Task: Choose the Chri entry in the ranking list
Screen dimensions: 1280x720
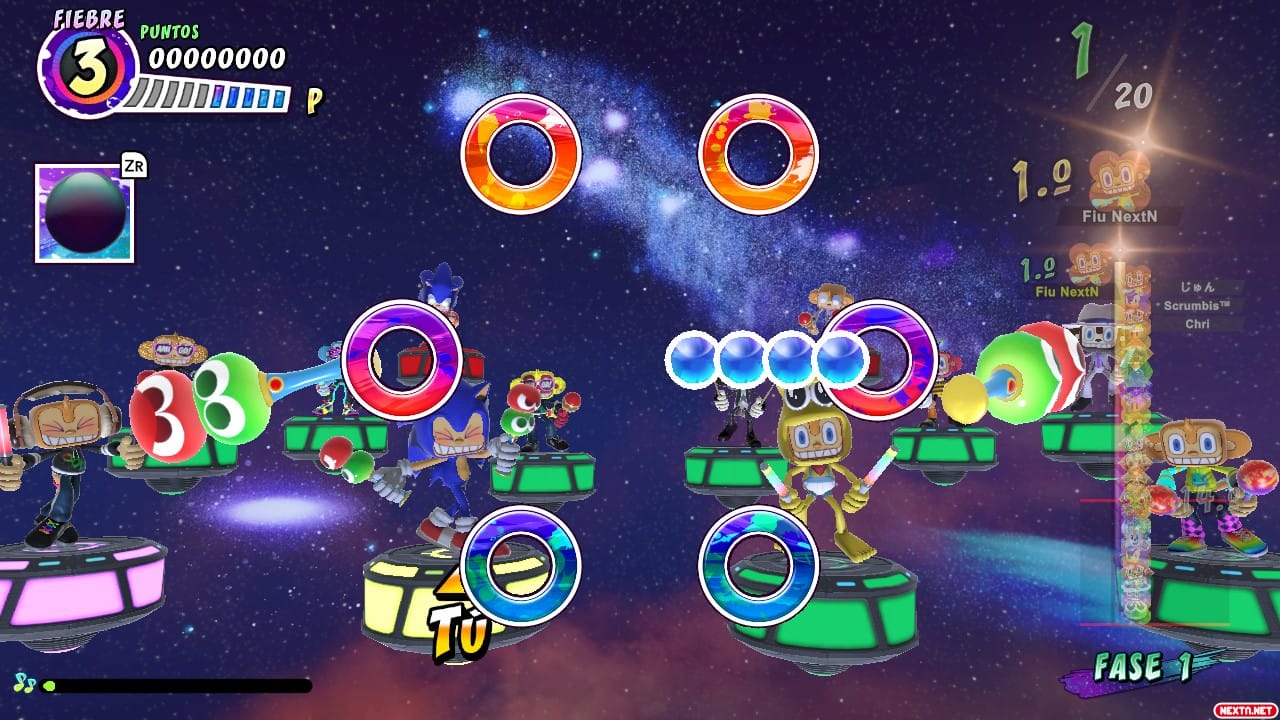Action: click(1197, 324)
